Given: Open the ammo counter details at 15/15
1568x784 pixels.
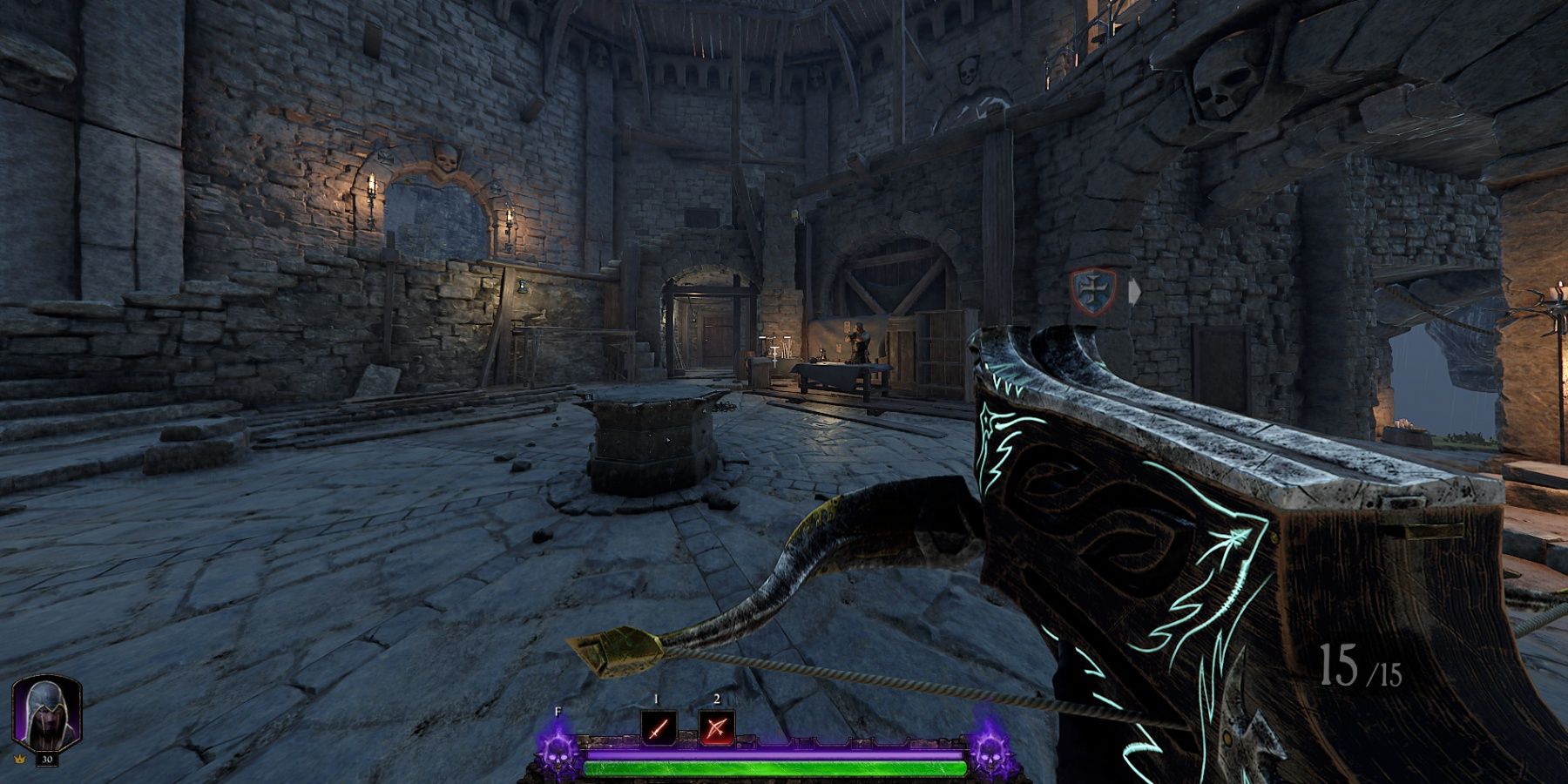Looking at the screenshot, I should 1363,666.
